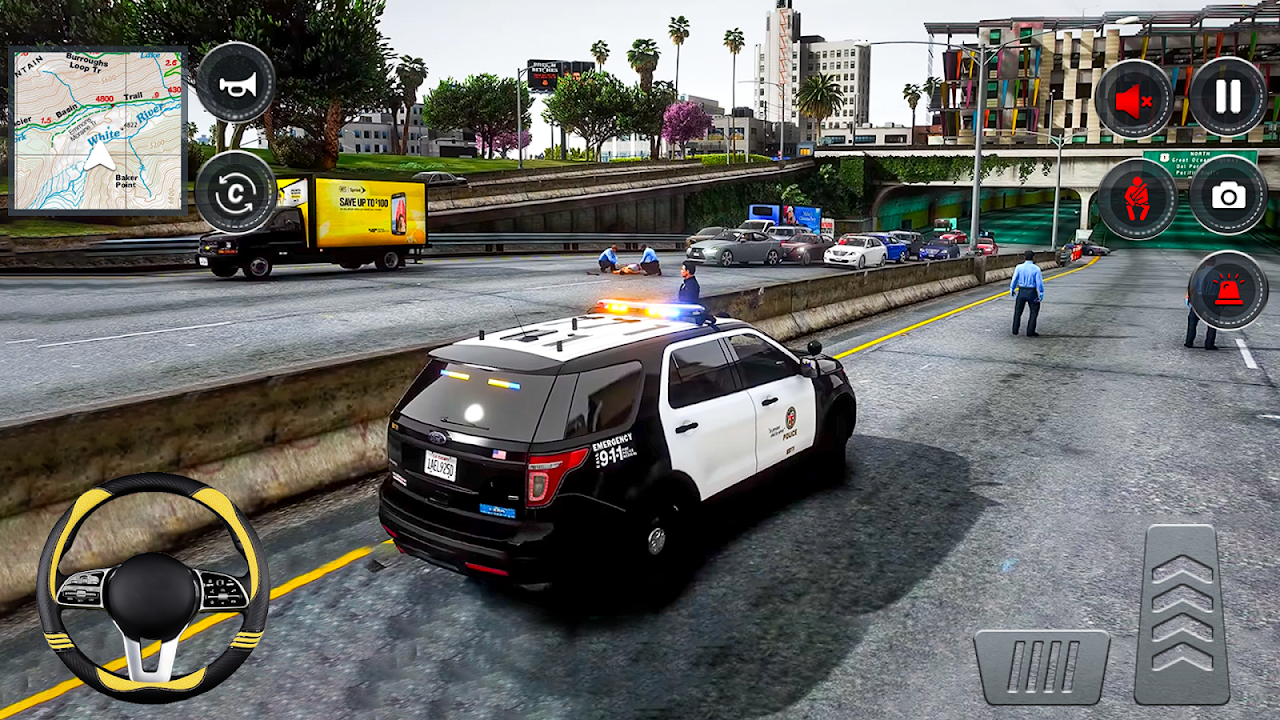This screenshot has height=720, width=1280.
Task: Step on the accelerator pedal
Action: pos(1182,613)
